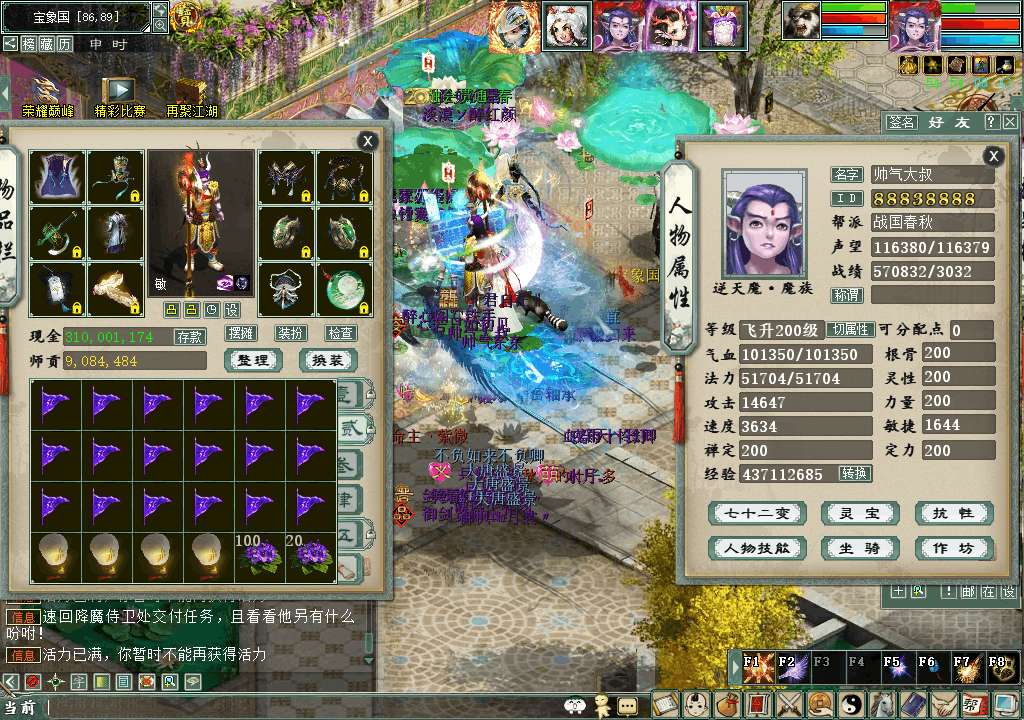Close the inventory panel
The height and width of the screenshot is (720, 1024).
tap(368, 142)
